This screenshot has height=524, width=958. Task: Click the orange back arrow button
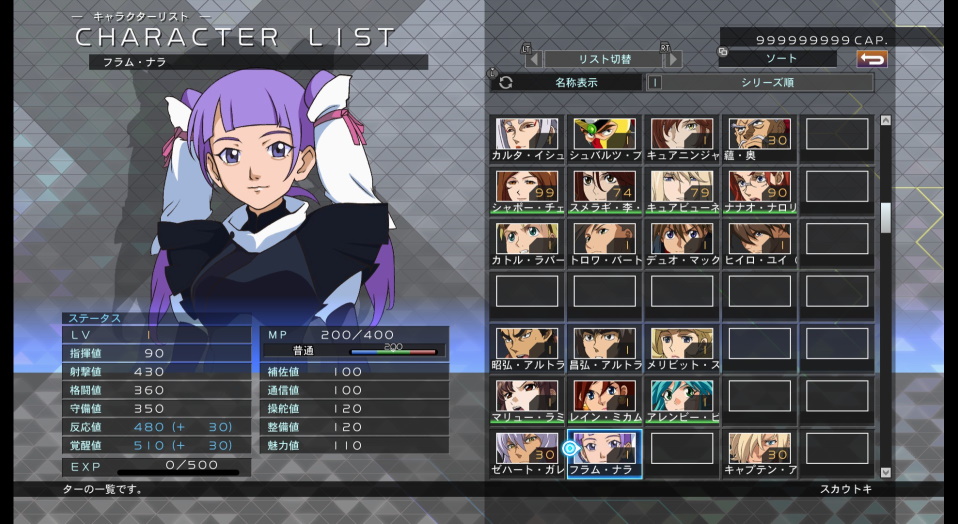pos(872,59)
